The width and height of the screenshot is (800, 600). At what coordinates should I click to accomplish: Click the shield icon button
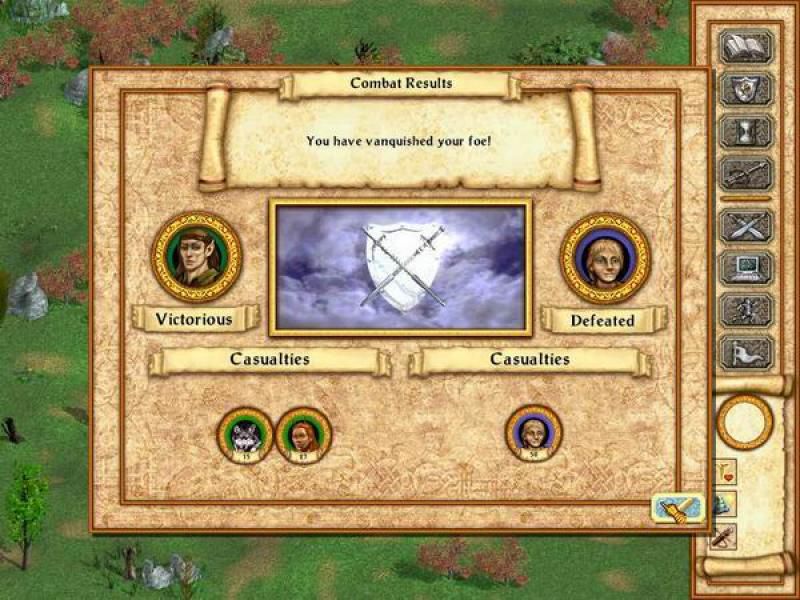pos(746,89)
